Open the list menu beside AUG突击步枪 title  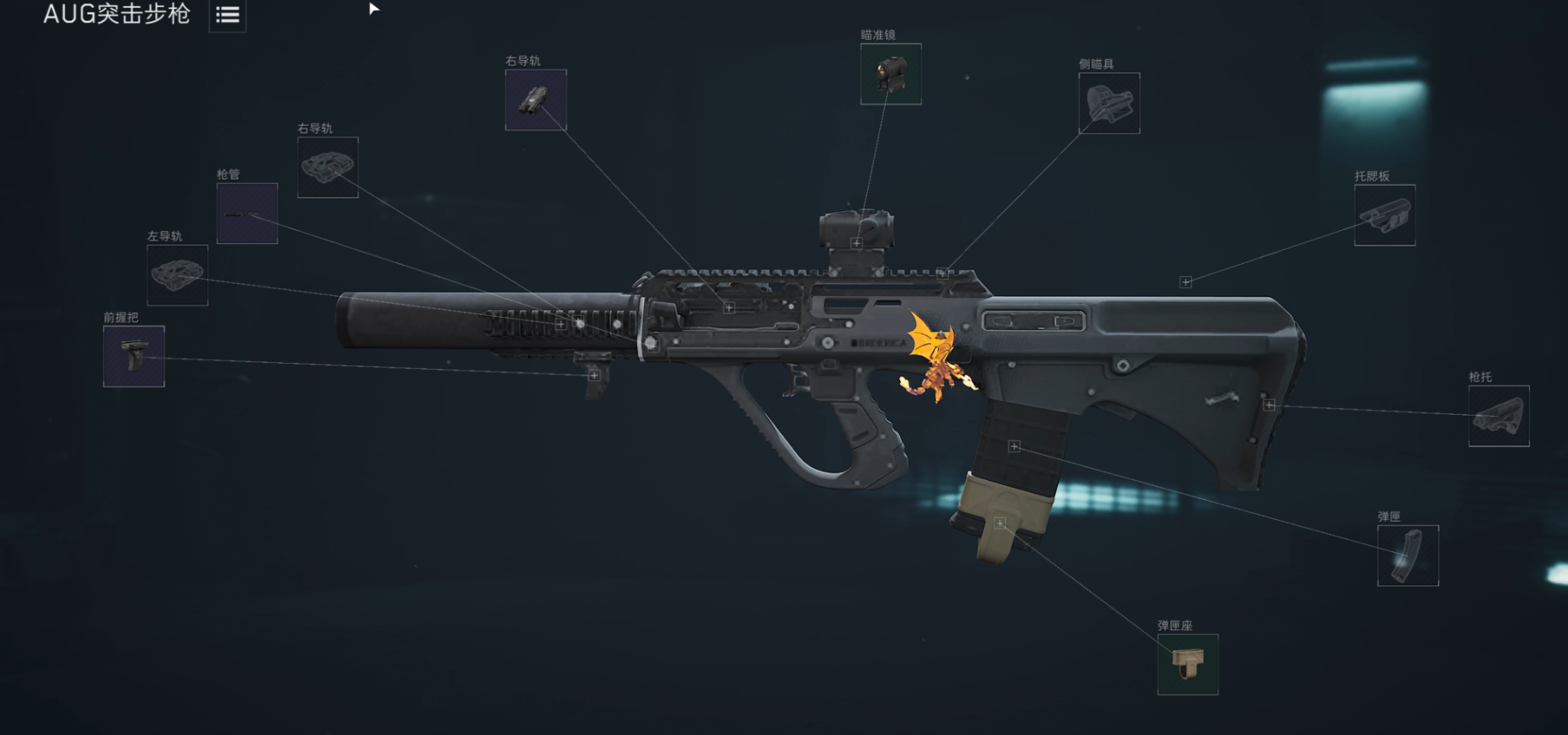coord(227,15)
